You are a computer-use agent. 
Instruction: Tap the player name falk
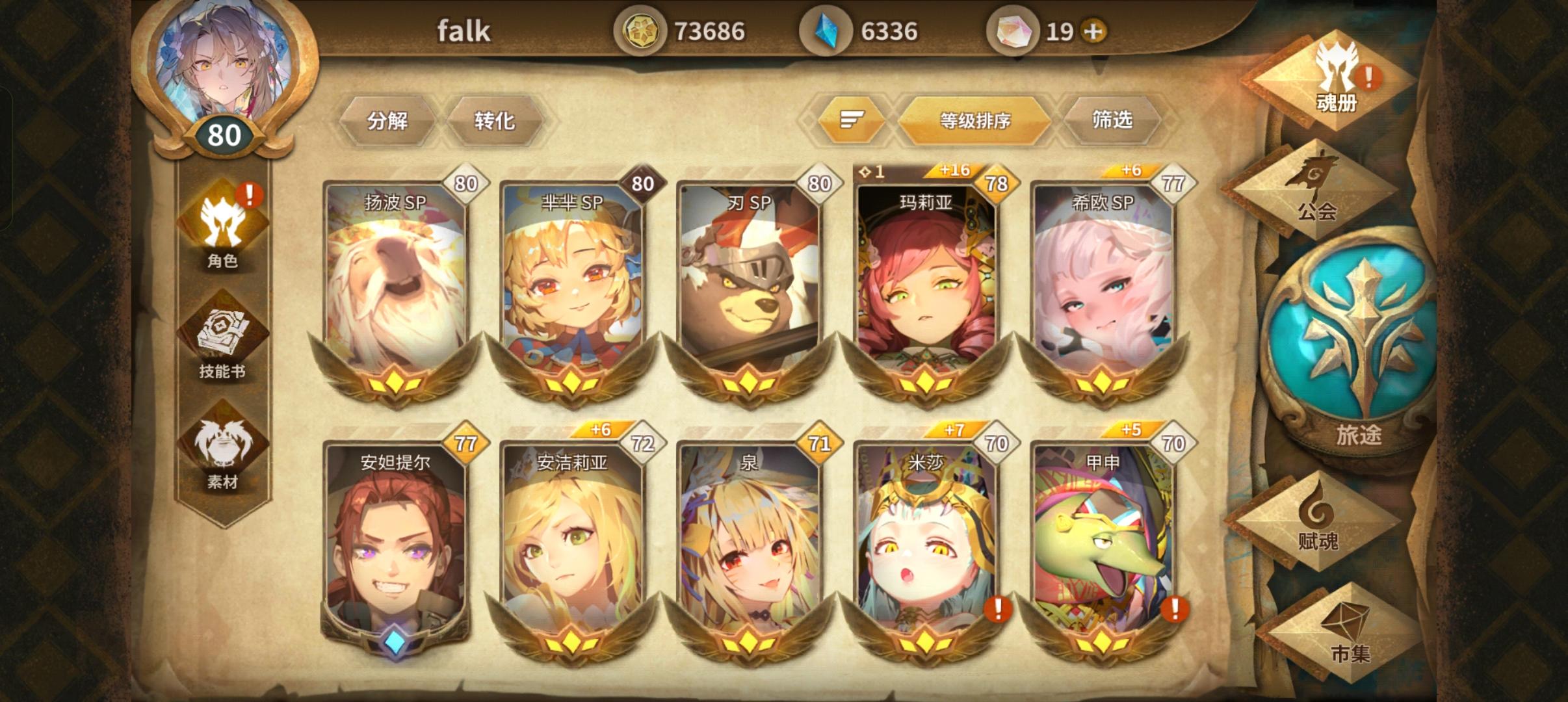[464, 31]
